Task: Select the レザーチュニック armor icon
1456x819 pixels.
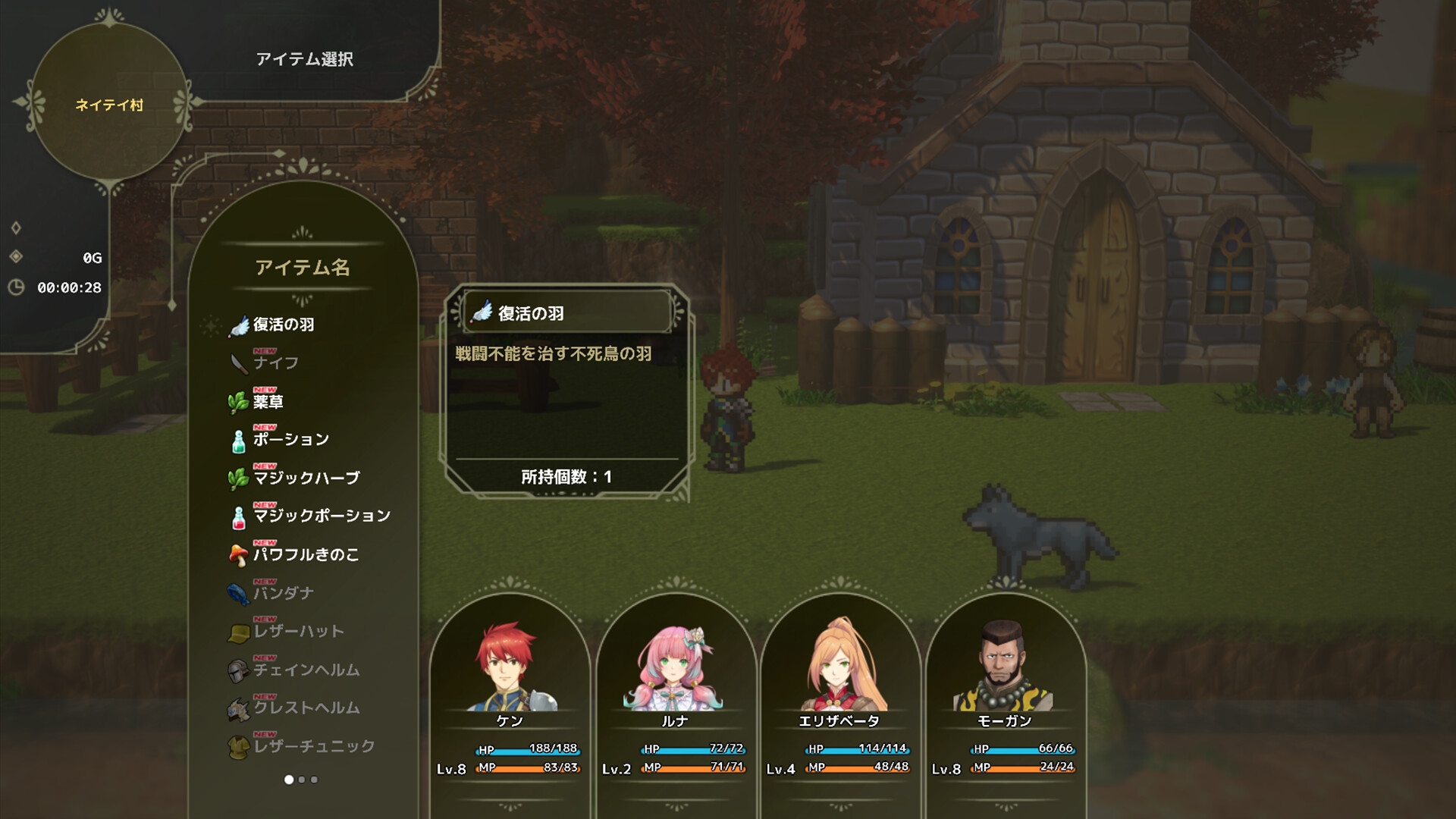Action: pos(239,745)
